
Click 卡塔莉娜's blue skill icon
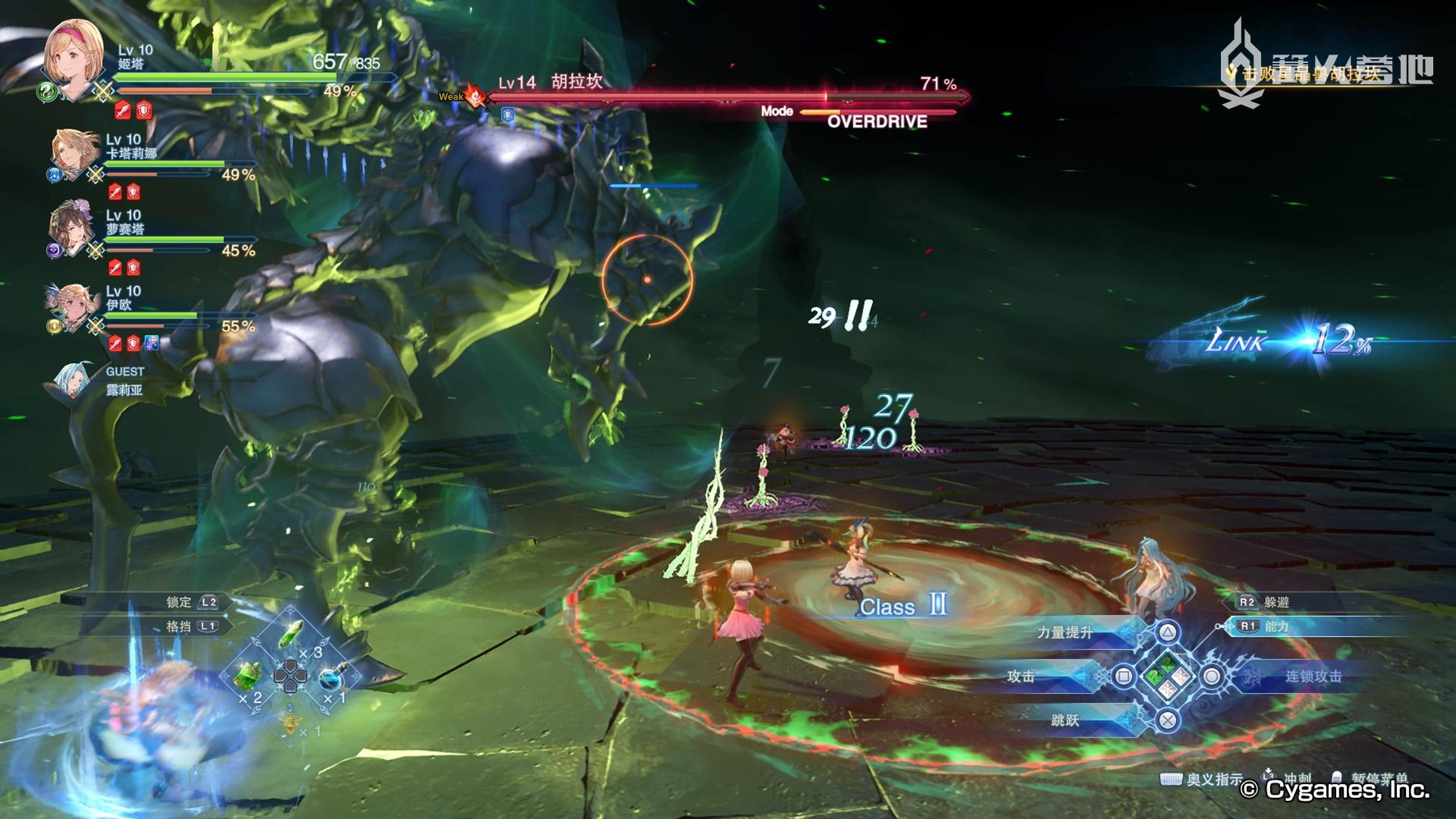point(54,174)
